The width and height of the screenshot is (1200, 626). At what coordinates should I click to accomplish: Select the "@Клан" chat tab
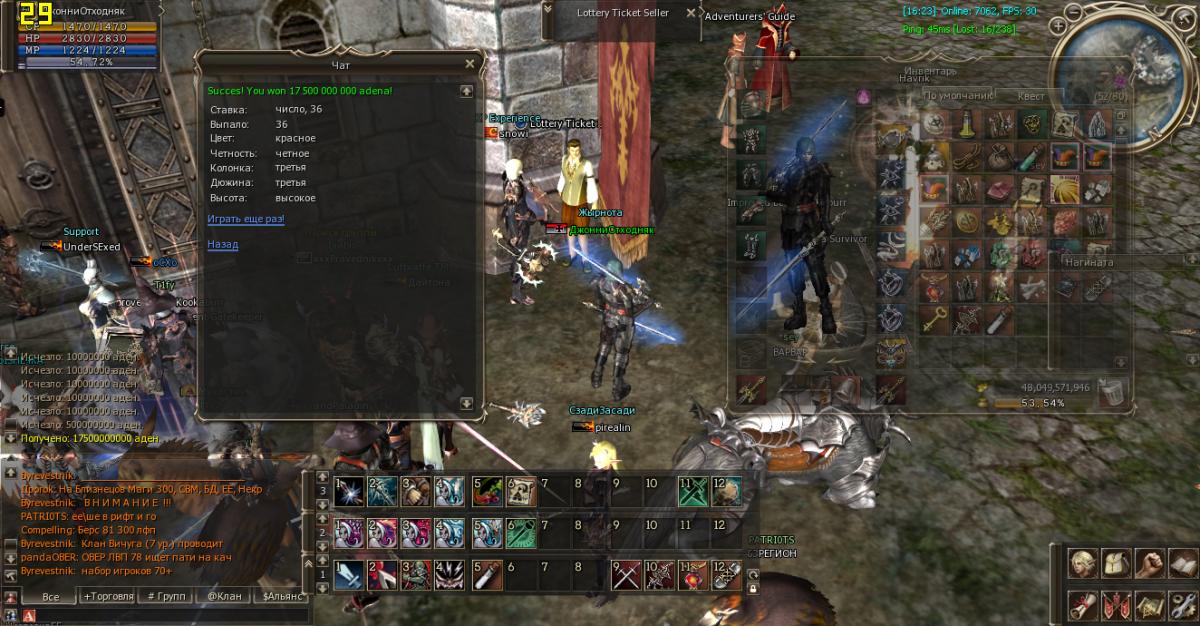point(223,596)
